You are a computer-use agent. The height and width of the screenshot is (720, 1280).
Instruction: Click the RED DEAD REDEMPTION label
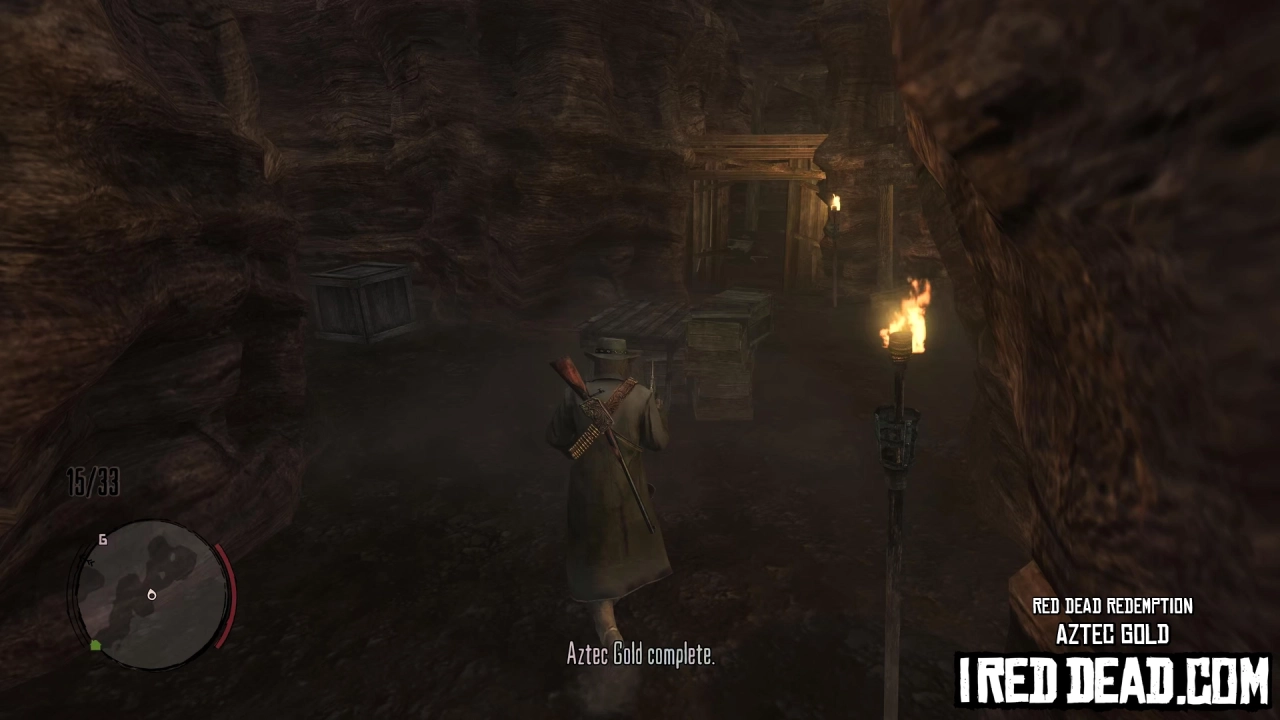1111,606
